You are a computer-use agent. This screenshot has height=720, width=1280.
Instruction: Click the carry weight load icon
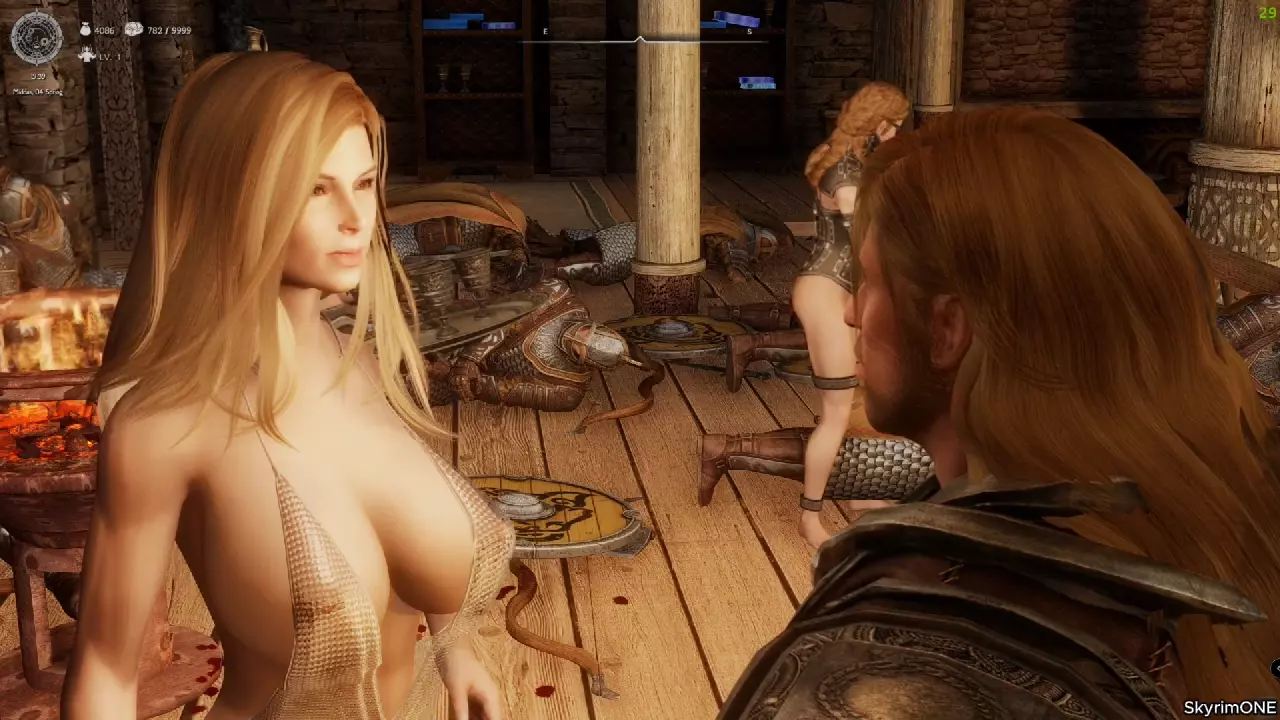pos(134,30)
